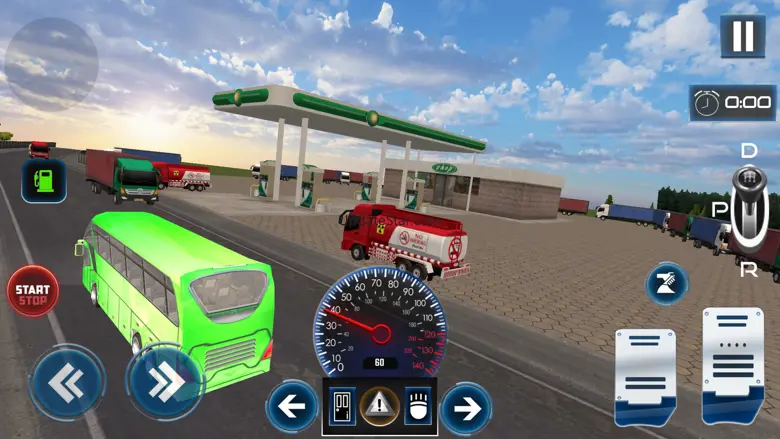Screen dimensions: 780x439
Task: Tap the START STOP engine button
Action: (x=33, y=291)
